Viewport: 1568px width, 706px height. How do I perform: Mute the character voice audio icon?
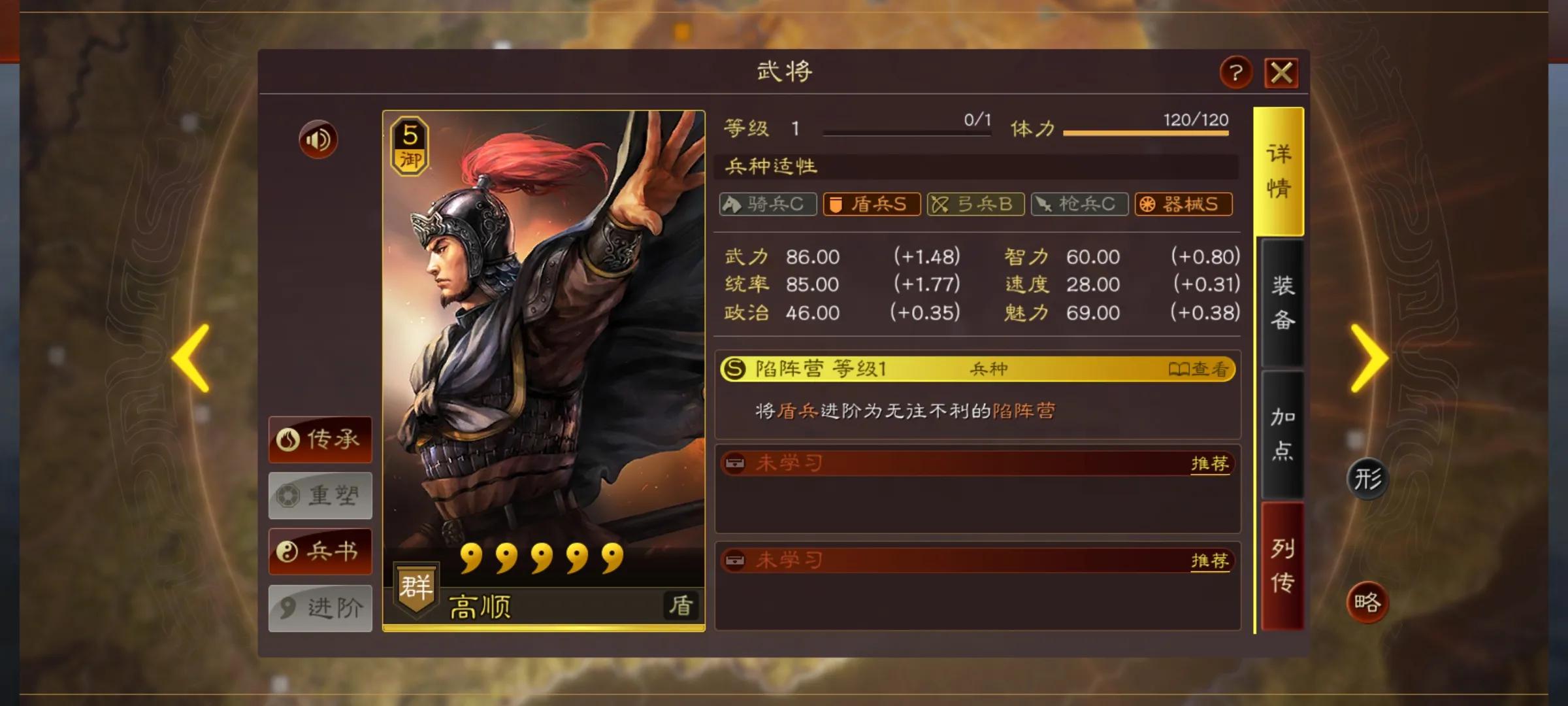tap(317, 140)
